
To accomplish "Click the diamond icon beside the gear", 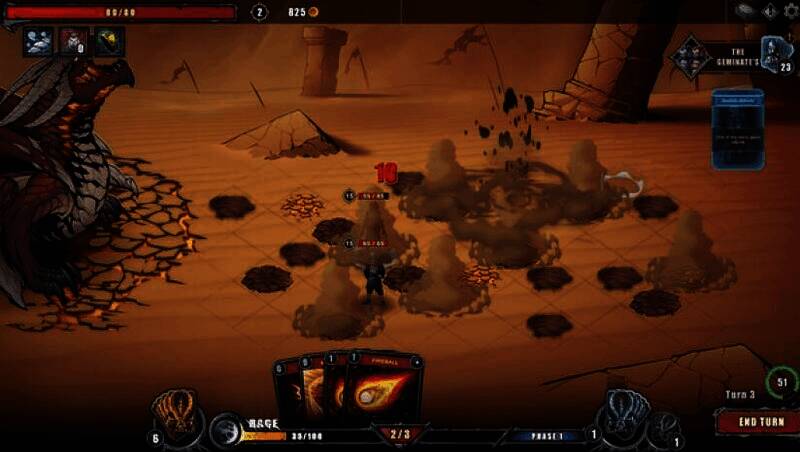I will [x=769, y=12].
